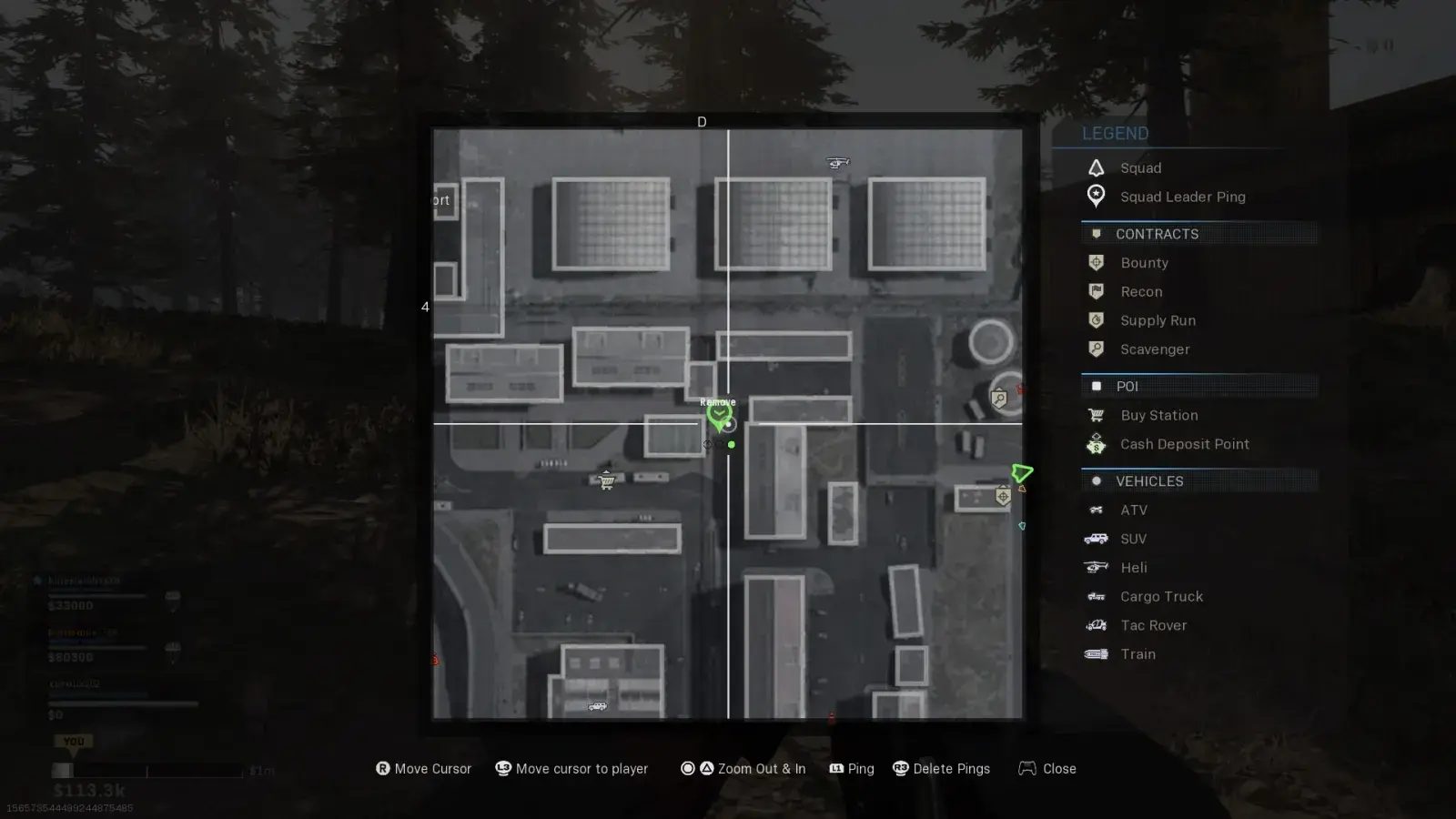Select the Cargo Truck legend entry
The image size is (1456, 819).
[x=1161, y=597]
